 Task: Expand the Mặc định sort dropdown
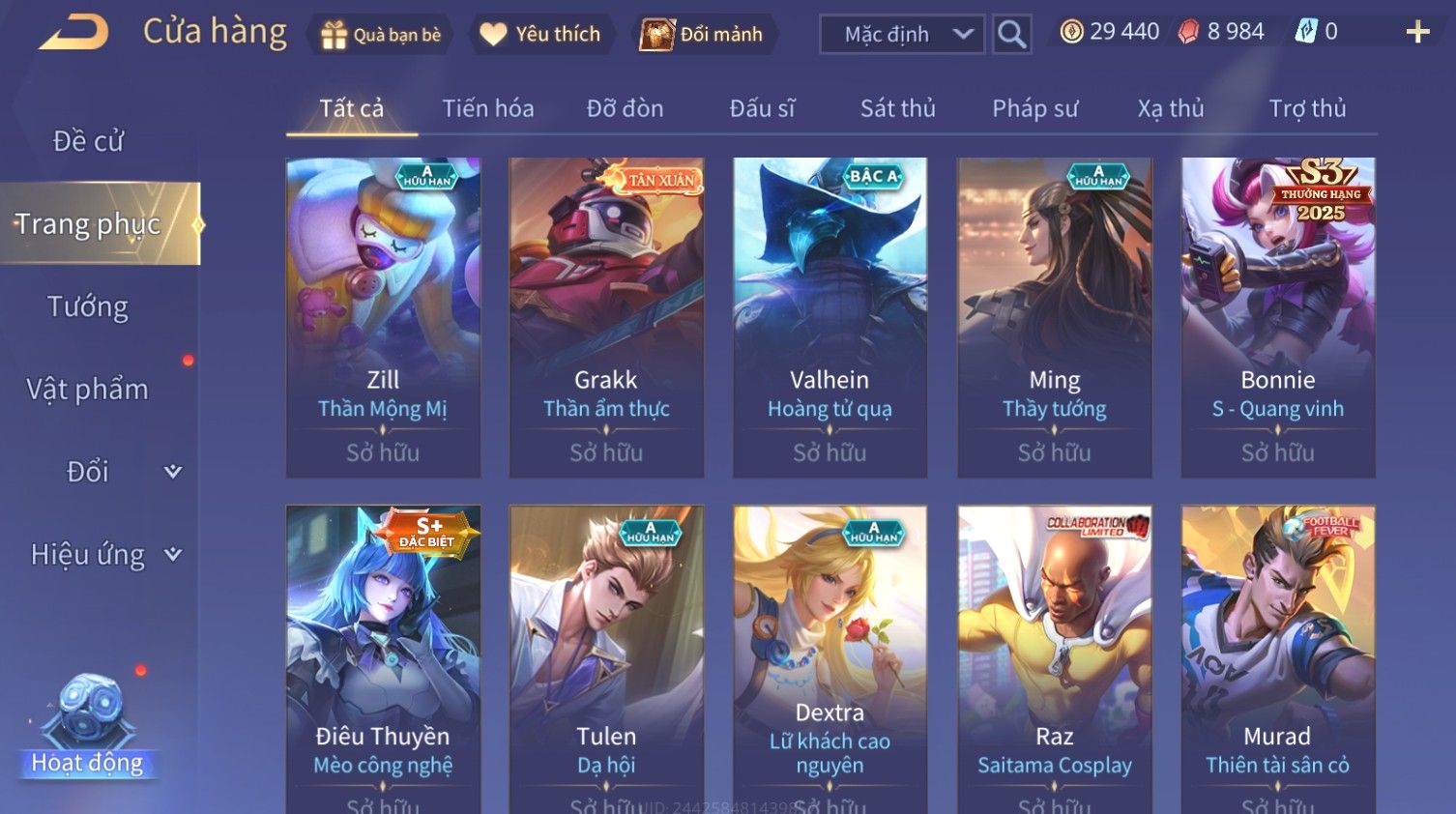click(x=902, y=35)
